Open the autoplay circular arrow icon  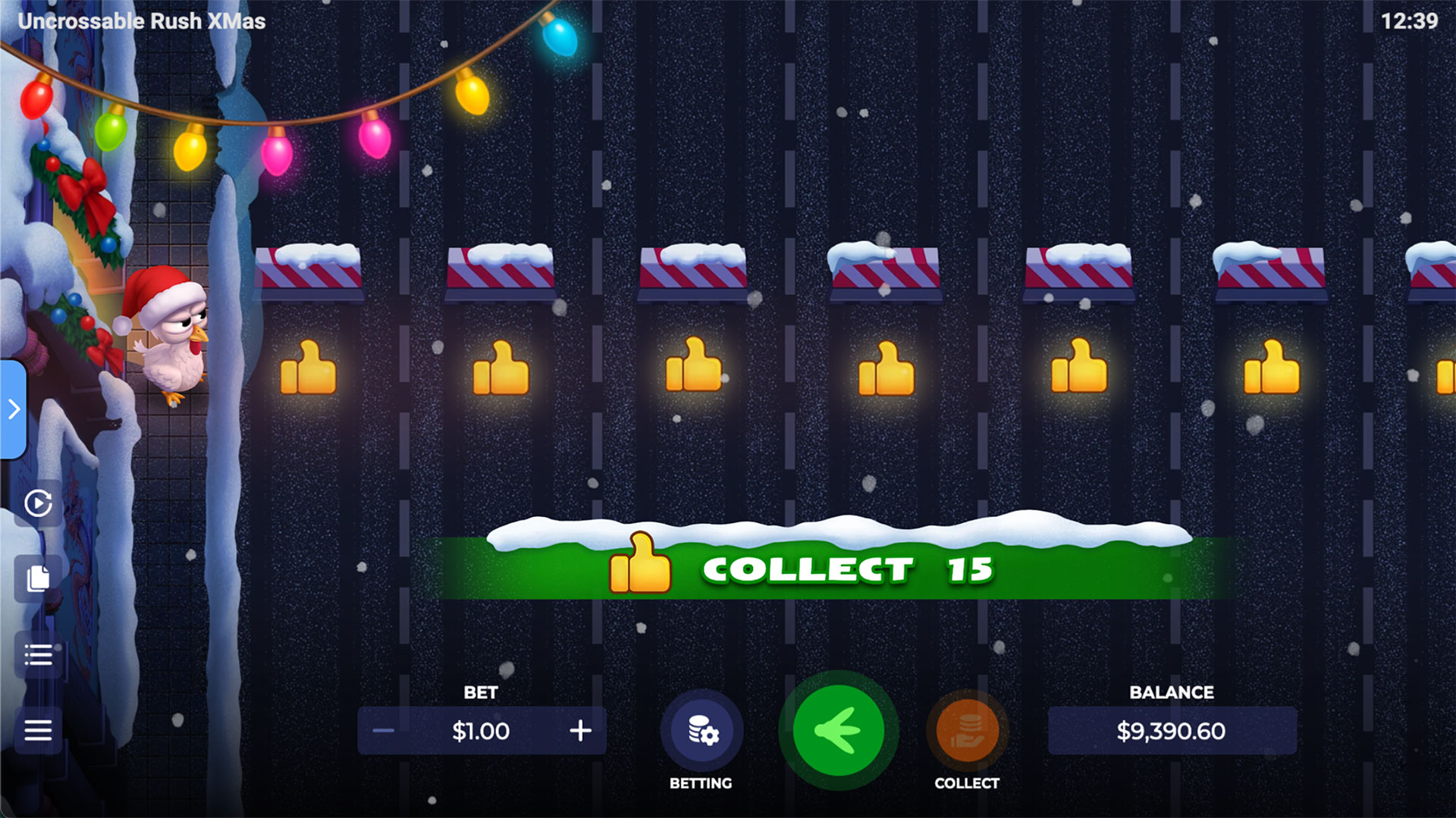pyautogui.click(x=38, y=503)
